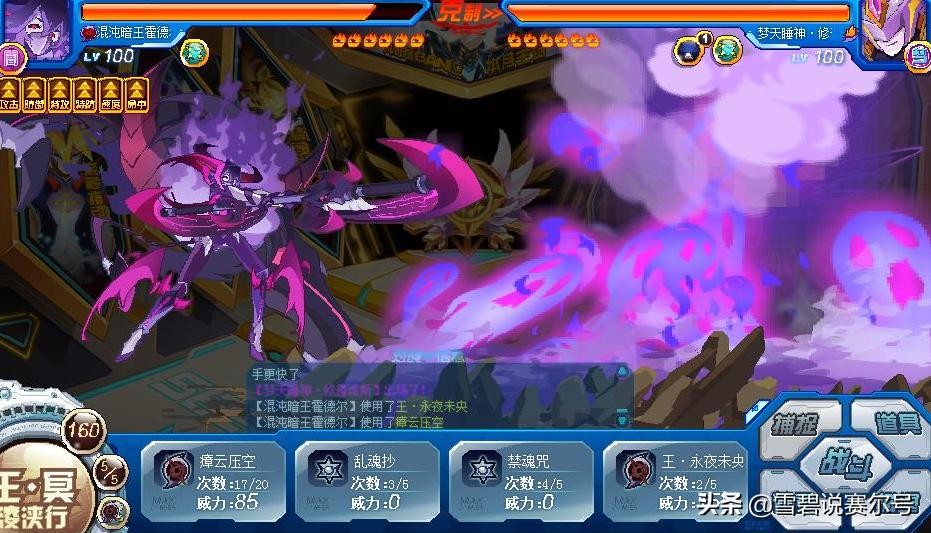Open 梦天睡神·修's portrait
The width and height of the screenshot is (931, 533).
tap(895, 24)
